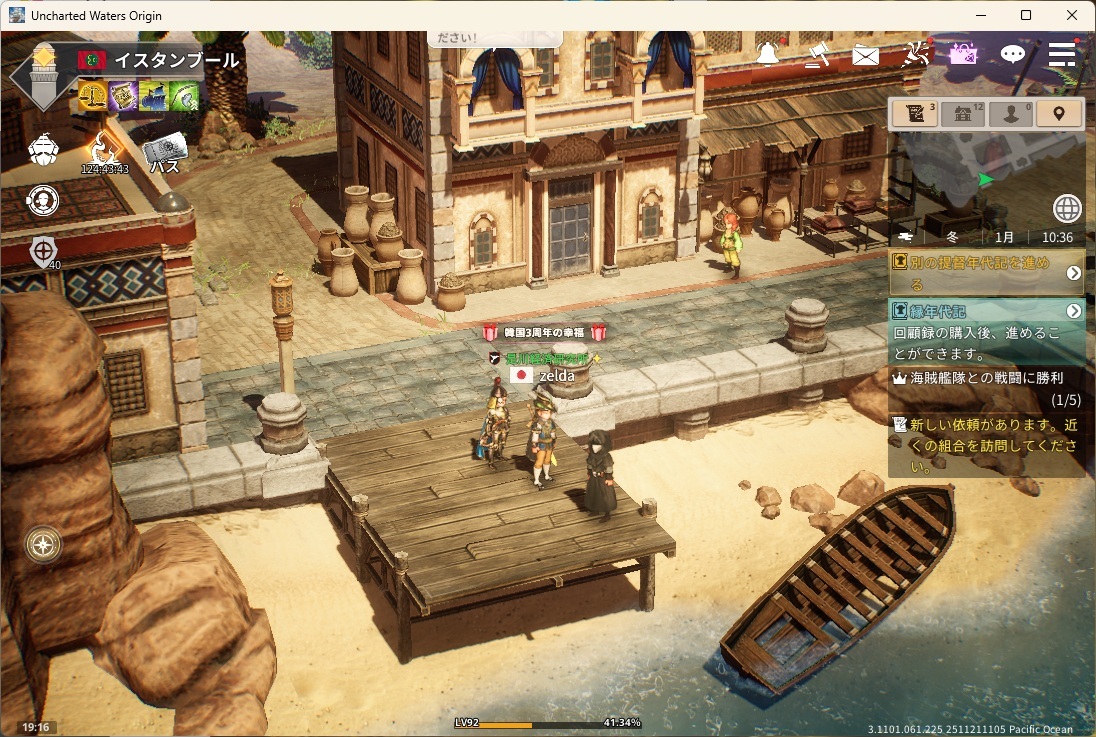Switch to the buildings tab
Viewport: 1096px width, 737px height.
tap(962, 113)
